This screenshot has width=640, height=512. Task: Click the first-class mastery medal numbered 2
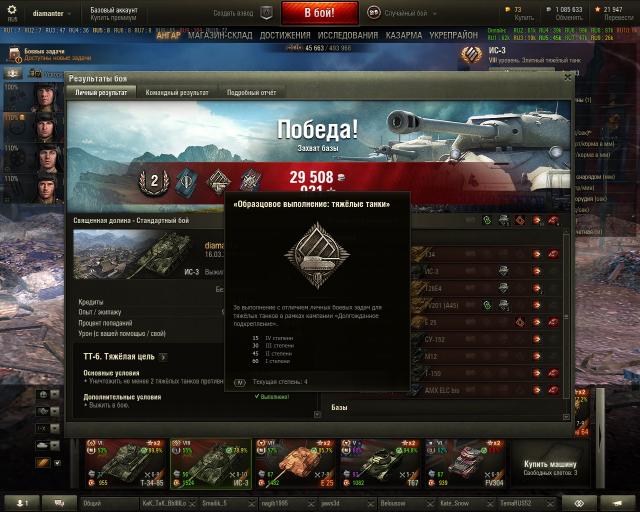point(154,181)
